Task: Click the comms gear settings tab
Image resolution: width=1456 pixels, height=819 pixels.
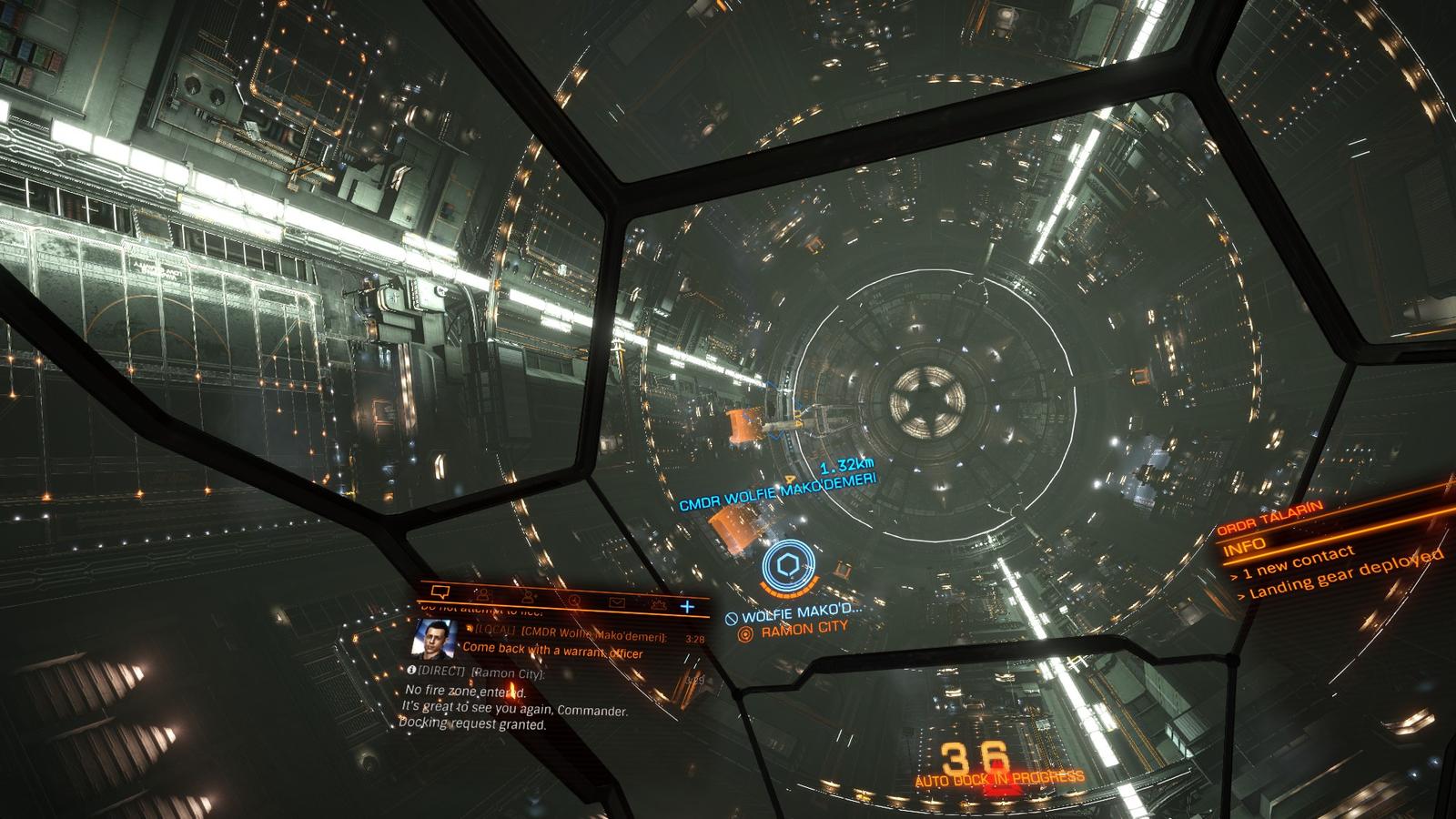Action: click(x=657, y=604)
